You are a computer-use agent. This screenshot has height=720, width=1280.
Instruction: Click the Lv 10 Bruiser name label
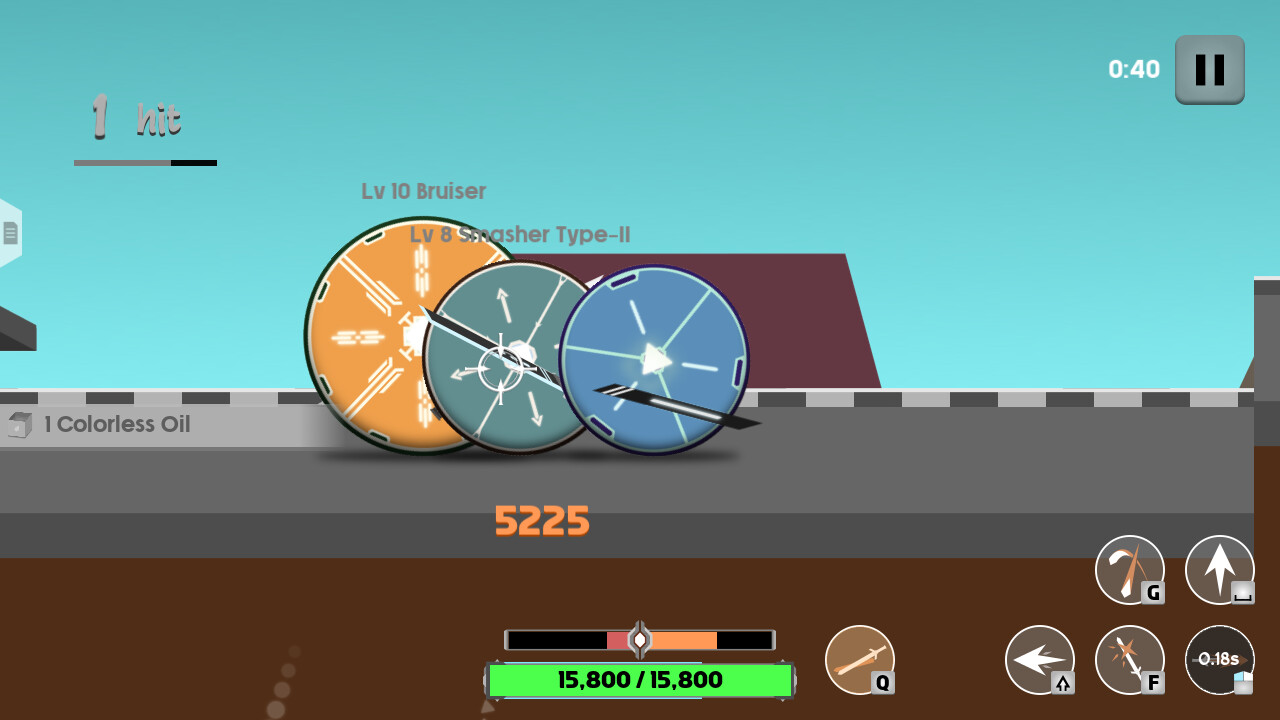(x=422, y=191)
